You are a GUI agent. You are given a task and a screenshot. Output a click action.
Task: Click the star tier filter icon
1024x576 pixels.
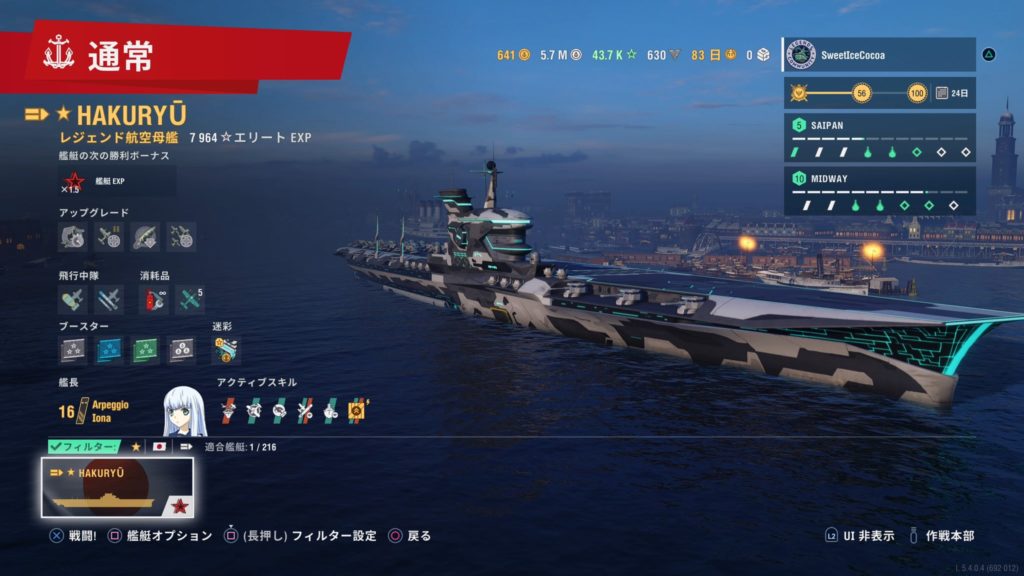click(x=136, y=447)
